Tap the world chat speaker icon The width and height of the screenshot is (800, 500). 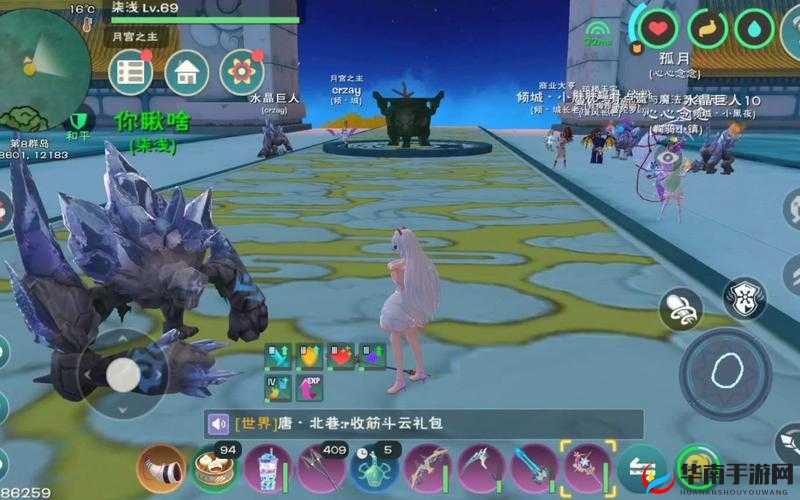coord(219,423)
